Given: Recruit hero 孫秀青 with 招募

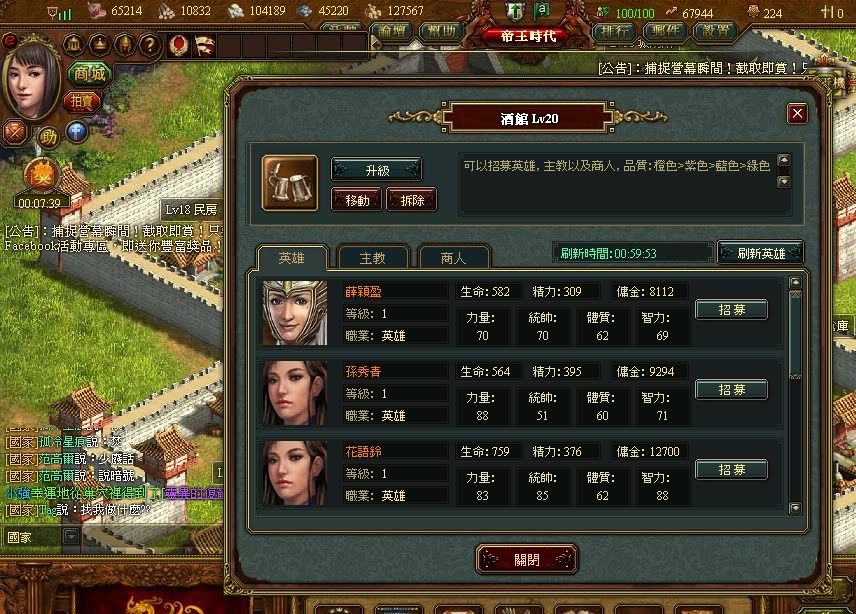Looking at the screenshot, I should pos(731,389).
